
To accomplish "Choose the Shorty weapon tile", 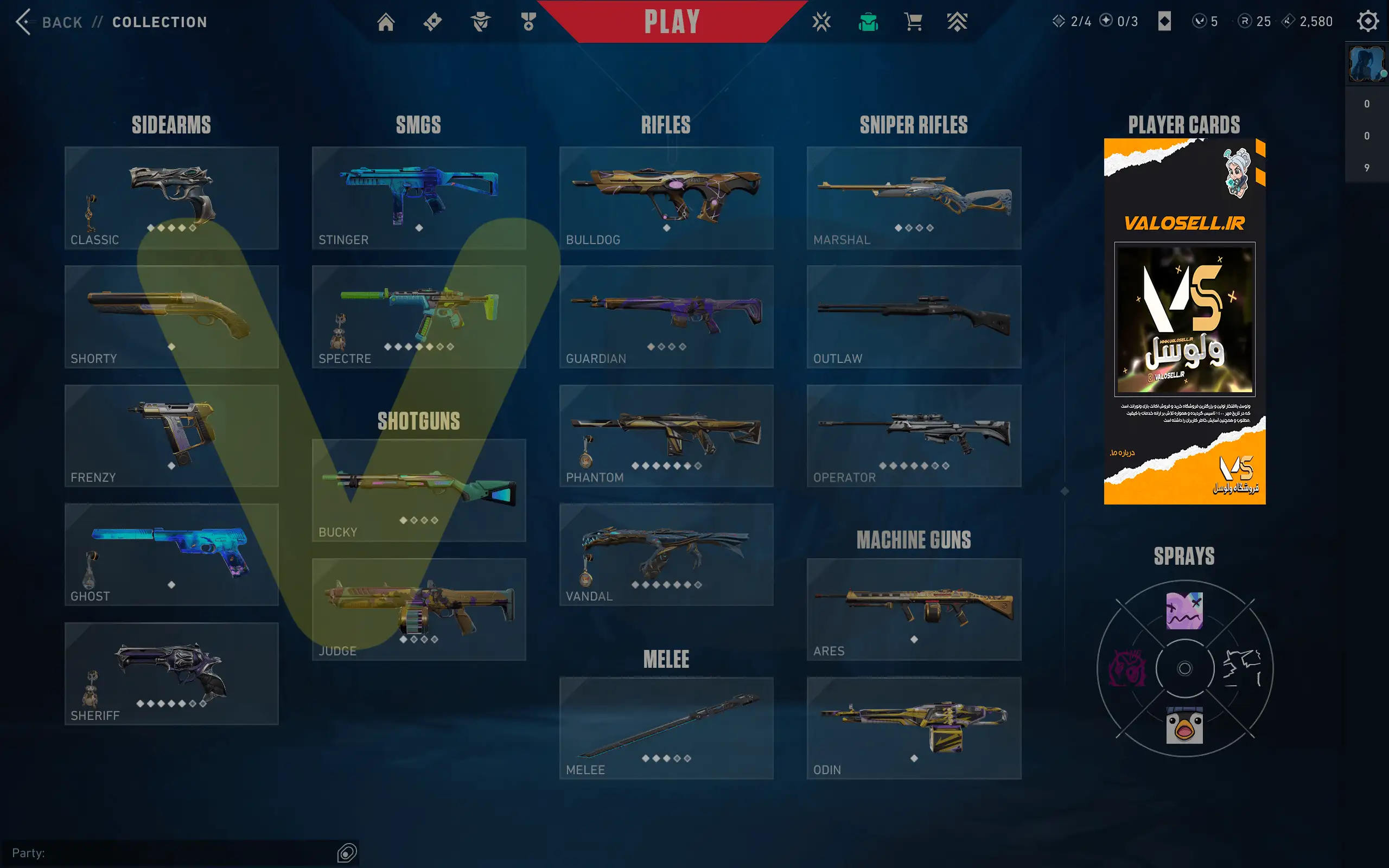I will pyautogui.click(x=171, y=317).
